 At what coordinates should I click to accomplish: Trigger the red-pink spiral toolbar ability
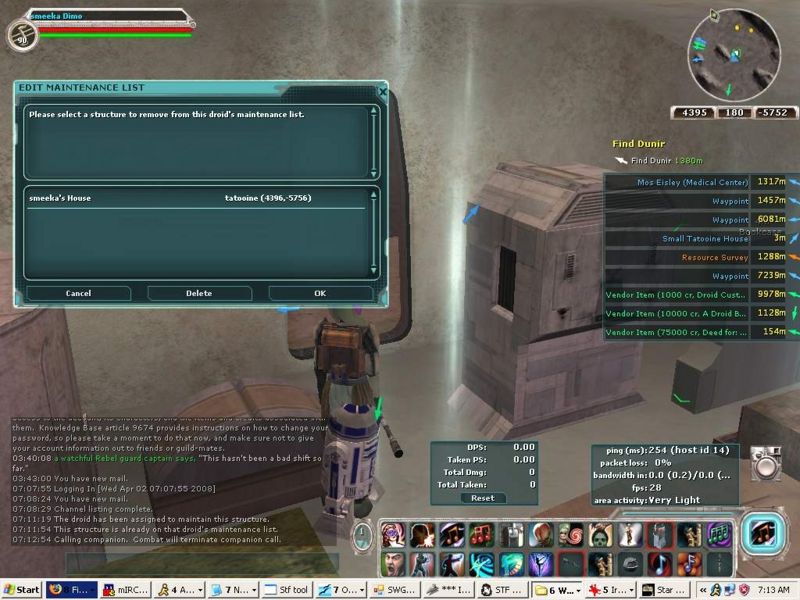(570, 536)
